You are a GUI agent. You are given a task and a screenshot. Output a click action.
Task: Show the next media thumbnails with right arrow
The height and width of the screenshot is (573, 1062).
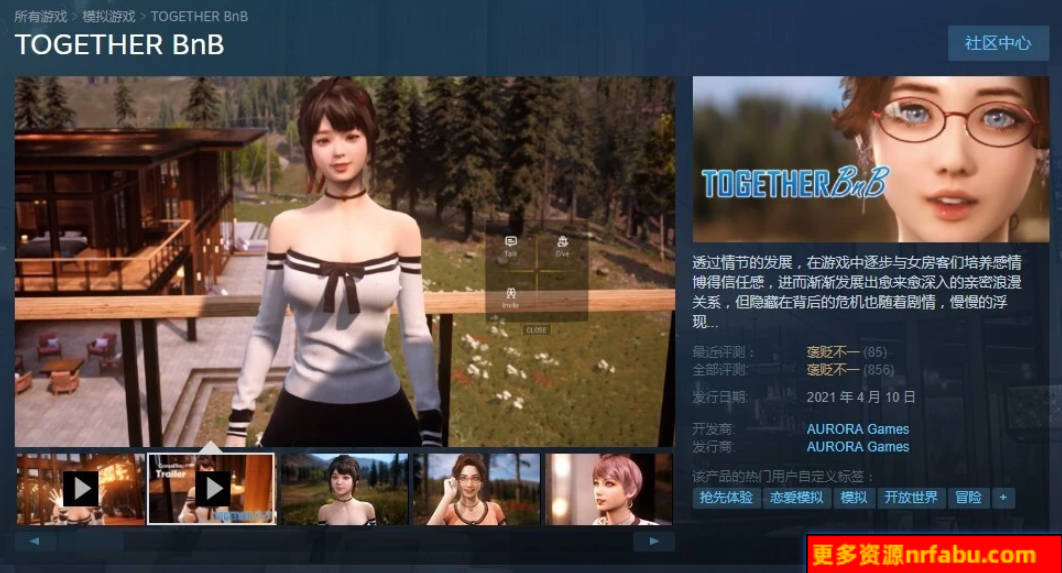click(654, 541)
